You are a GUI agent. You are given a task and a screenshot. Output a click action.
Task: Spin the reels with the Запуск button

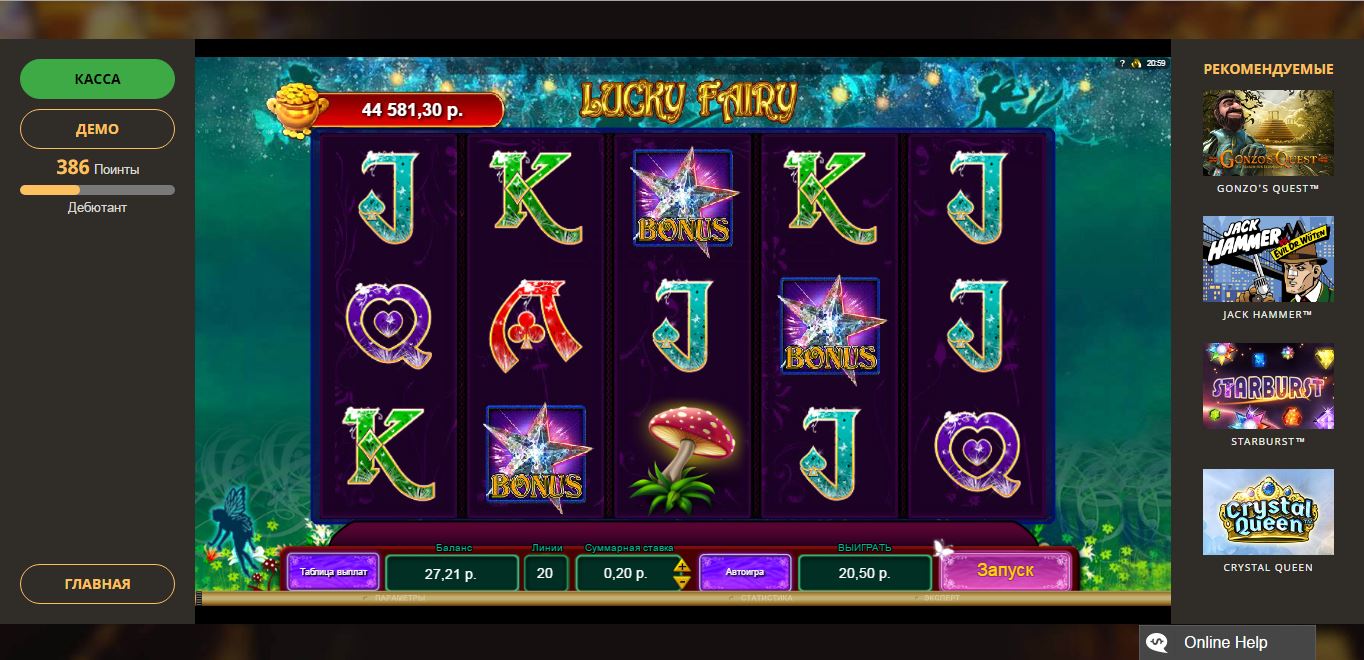pos(1005,571)
